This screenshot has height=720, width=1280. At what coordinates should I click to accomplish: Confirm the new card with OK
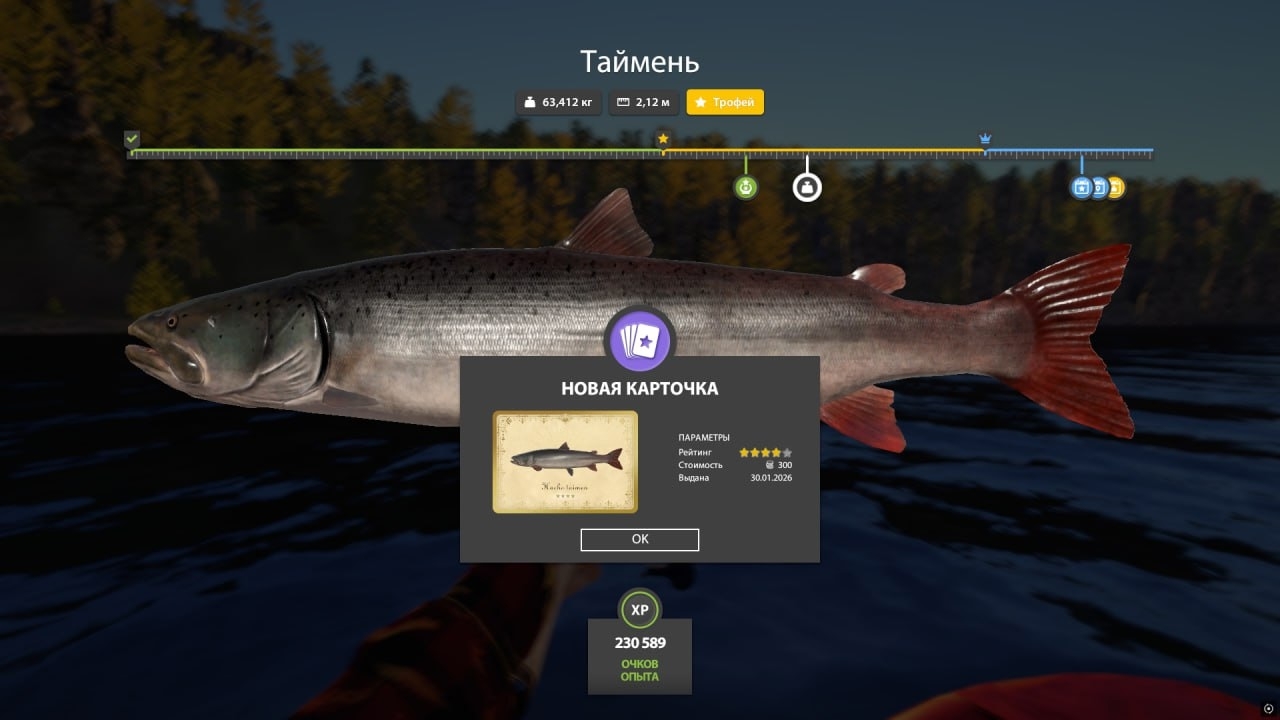[x=640, y=540]
